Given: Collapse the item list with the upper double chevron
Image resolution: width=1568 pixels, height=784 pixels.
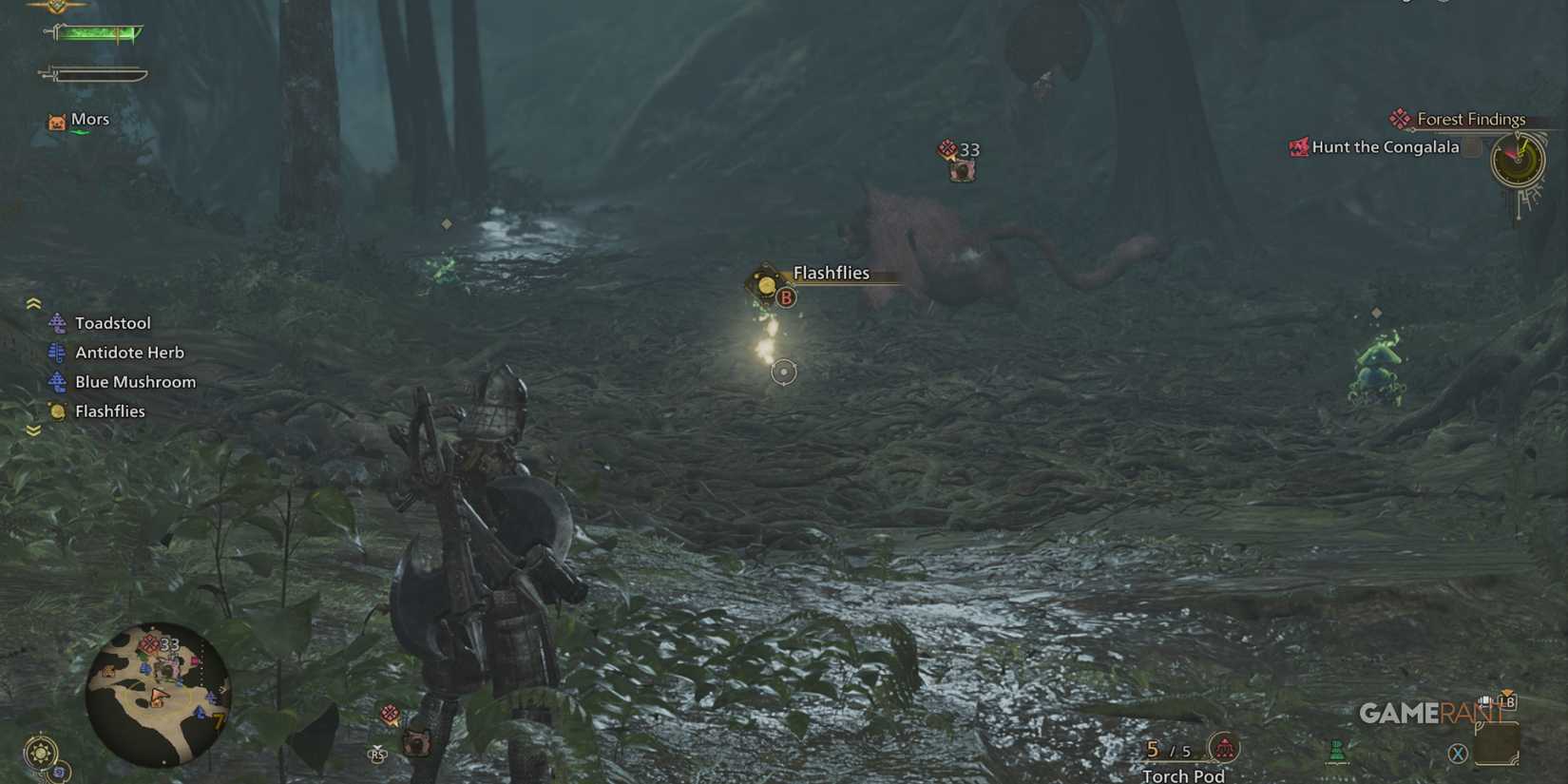Looking at the screenshot, I should coord(34,301).
